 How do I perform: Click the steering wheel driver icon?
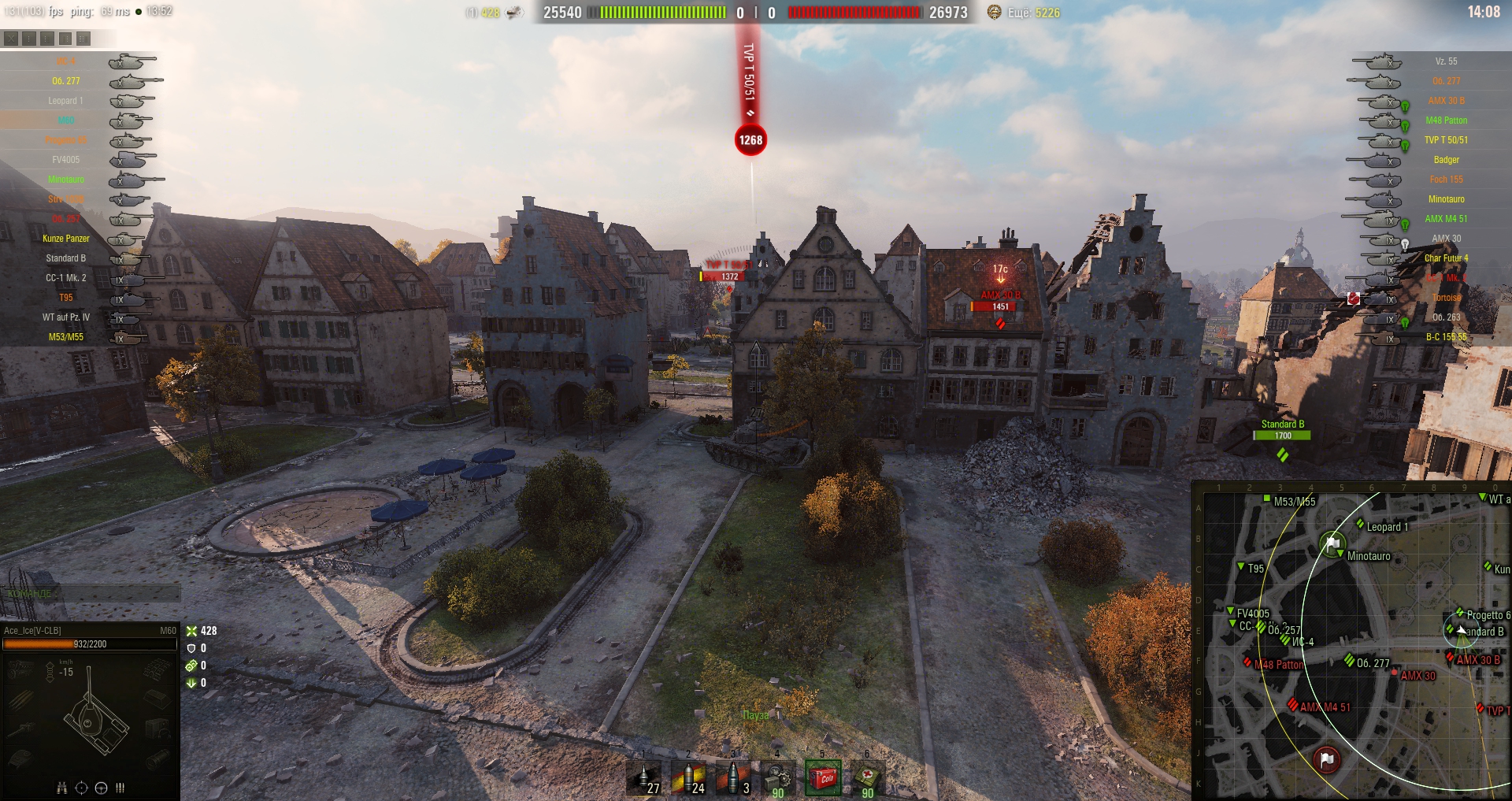(101, 788)
